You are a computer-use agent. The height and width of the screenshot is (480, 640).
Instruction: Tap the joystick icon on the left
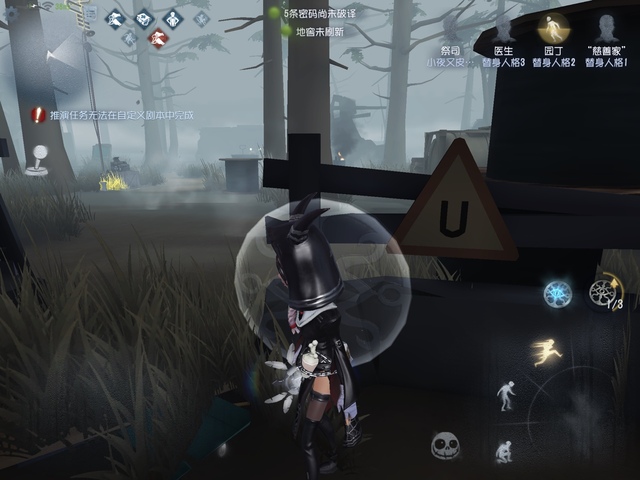point(37,158)
